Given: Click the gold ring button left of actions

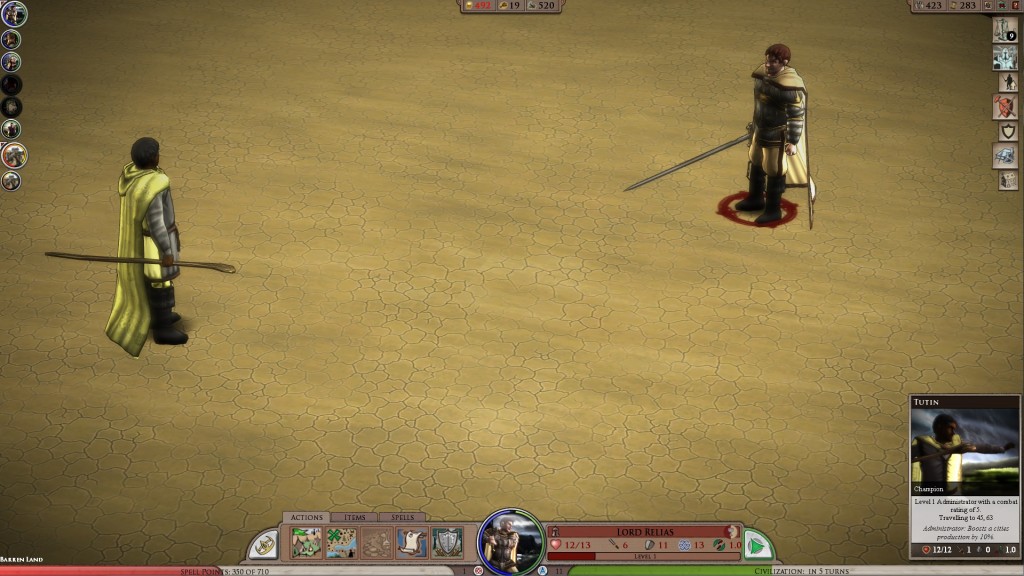Looking at the screenshot, I should [264, 545].
